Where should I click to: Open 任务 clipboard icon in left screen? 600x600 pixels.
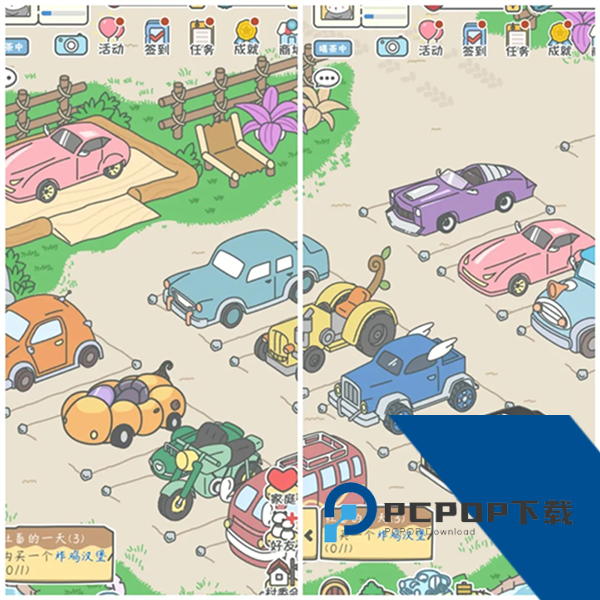201,36
